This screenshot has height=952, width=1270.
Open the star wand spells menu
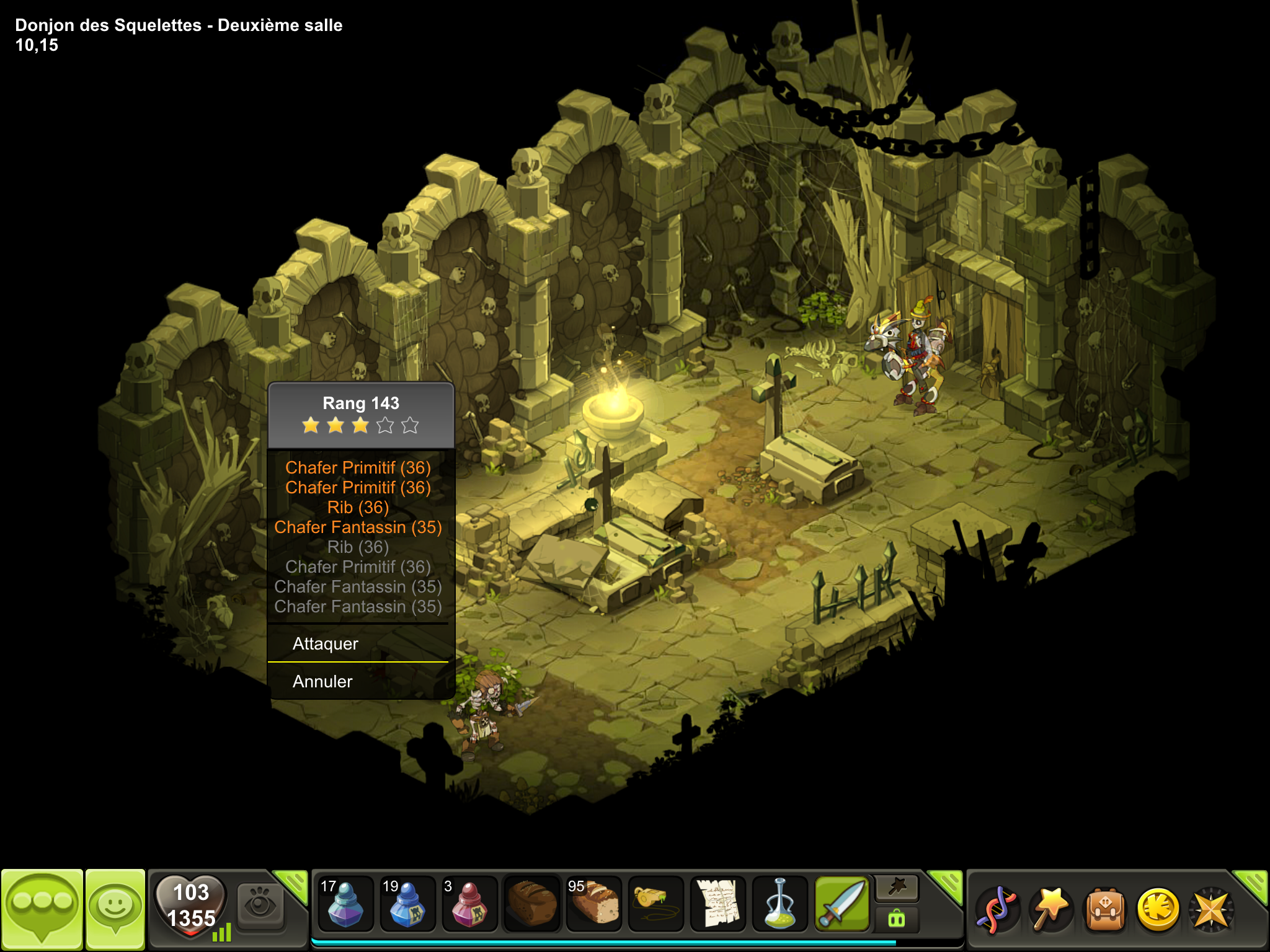(x=1050, y=910)
